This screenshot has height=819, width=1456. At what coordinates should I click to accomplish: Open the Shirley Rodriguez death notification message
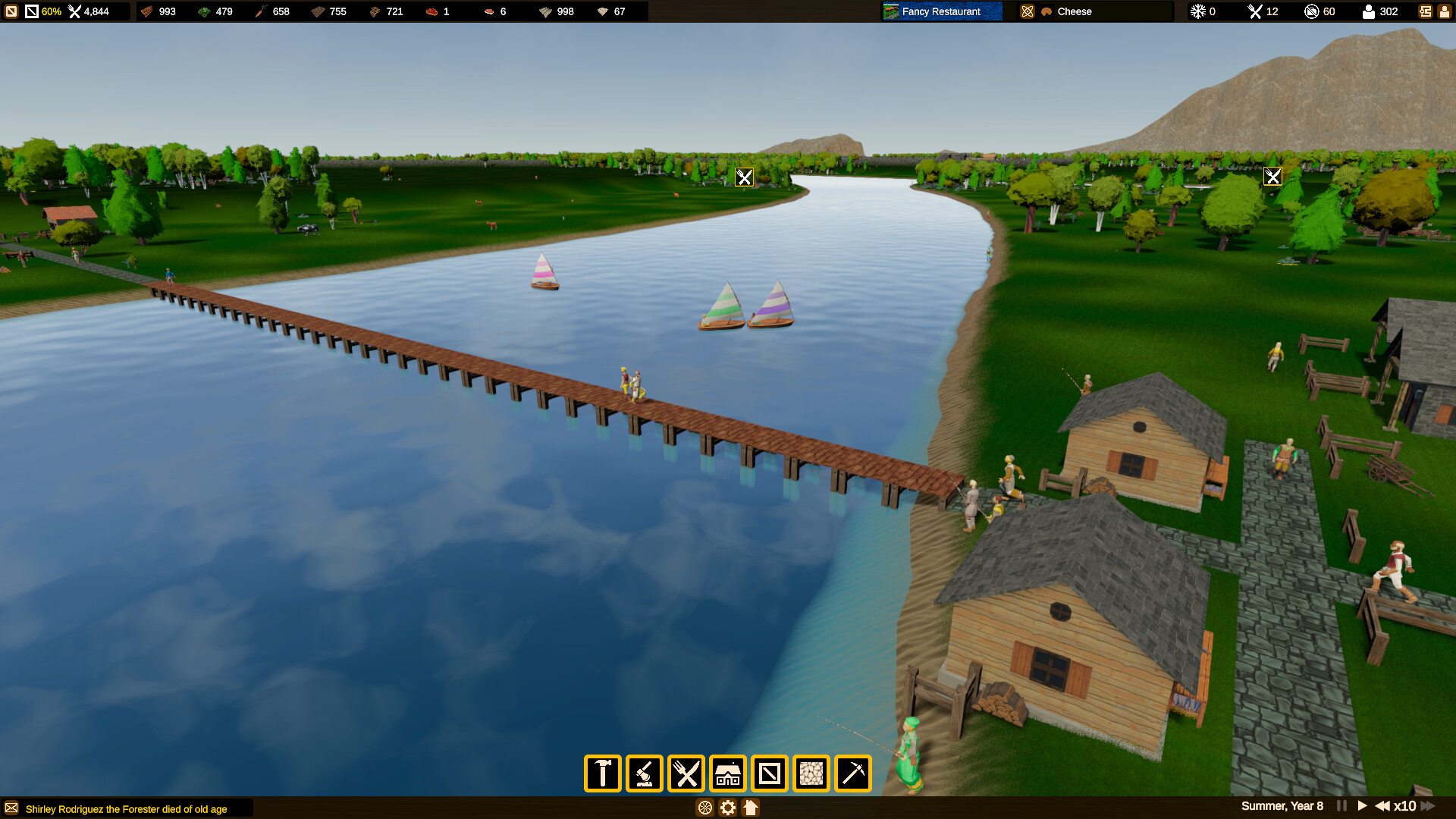[x=125, y=808]
